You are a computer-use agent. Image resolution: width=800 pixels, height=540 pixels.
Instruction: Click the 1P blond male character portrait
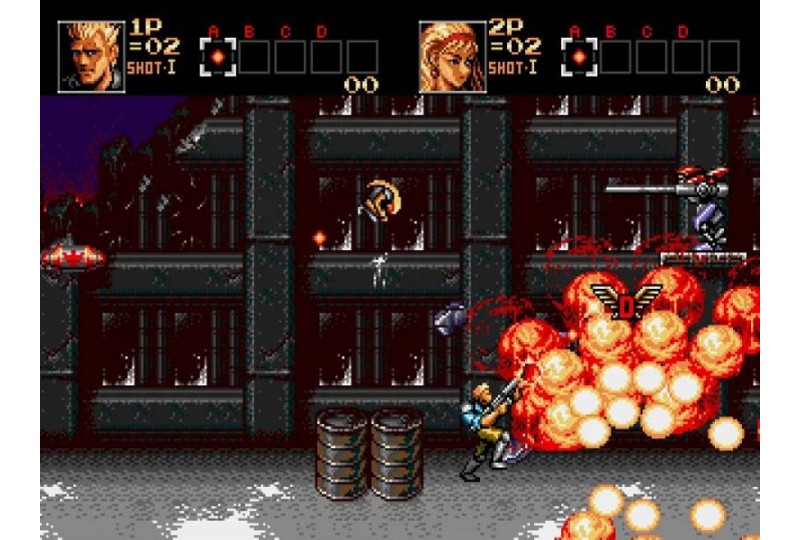point(92,56)
